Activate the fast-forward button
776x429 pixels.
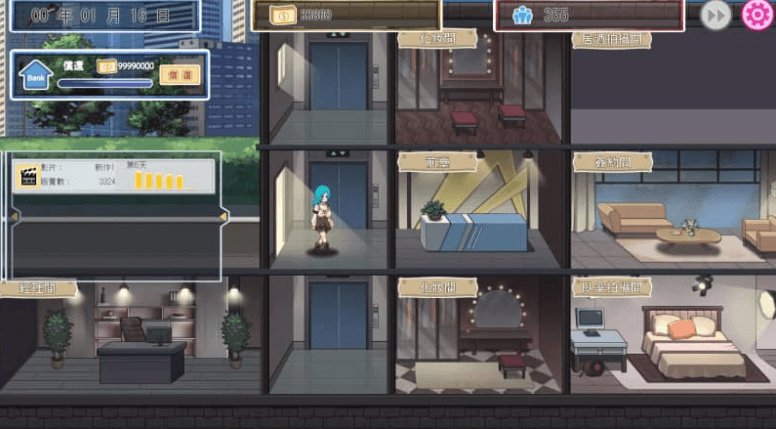tap(714, 15)
